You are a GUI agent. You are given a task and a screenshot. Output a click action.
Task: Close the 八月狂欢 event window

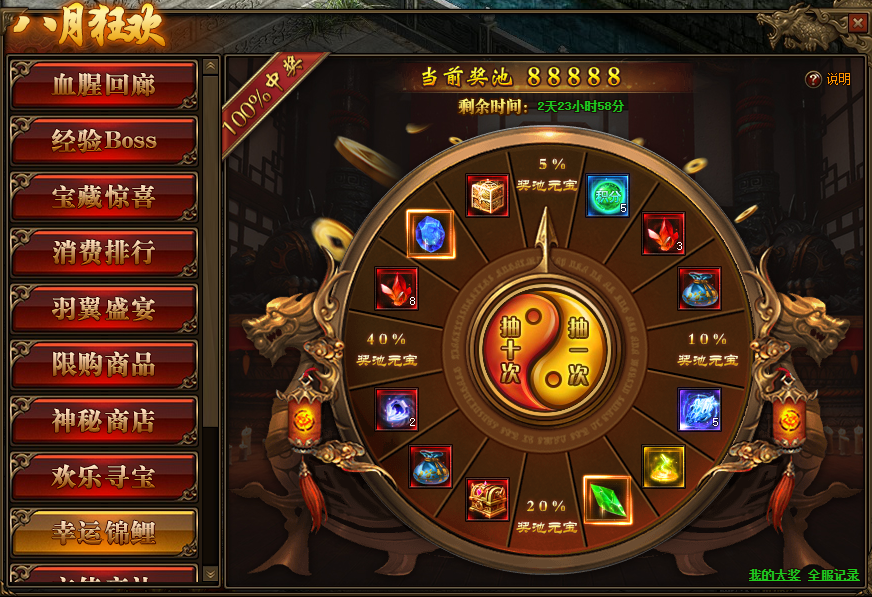point(857,23)
